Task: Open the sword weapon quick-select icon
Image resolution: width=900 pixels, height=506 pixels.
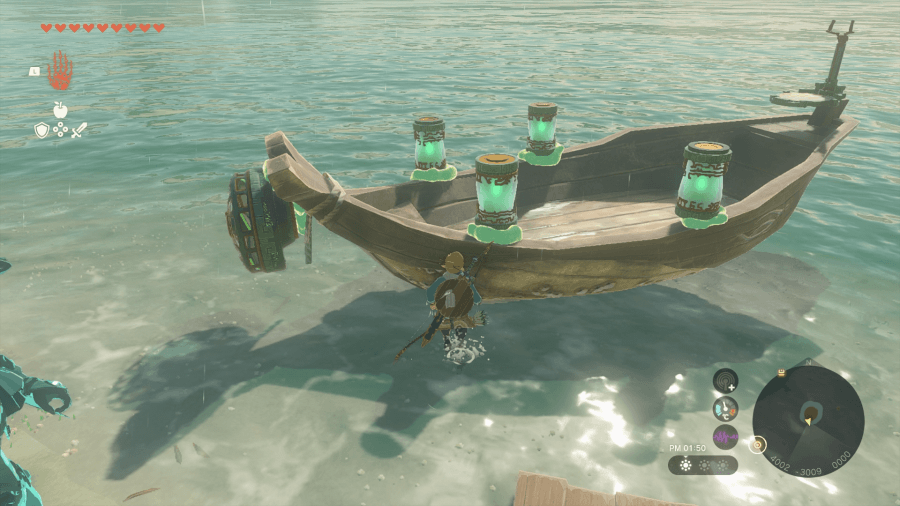Action: point(79,130)
